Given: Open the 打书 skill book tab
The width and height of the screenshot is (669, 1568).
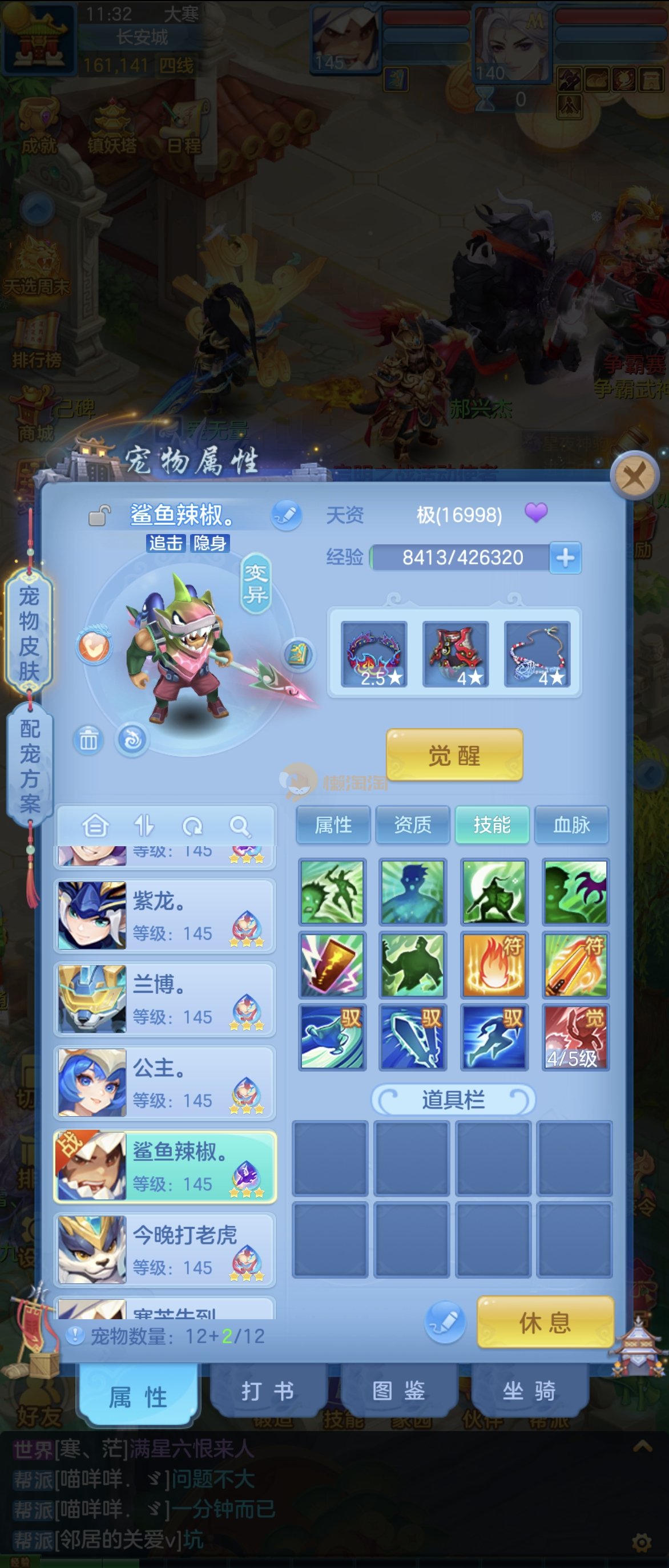Looking at the screenshot, I should (268, 1391).
